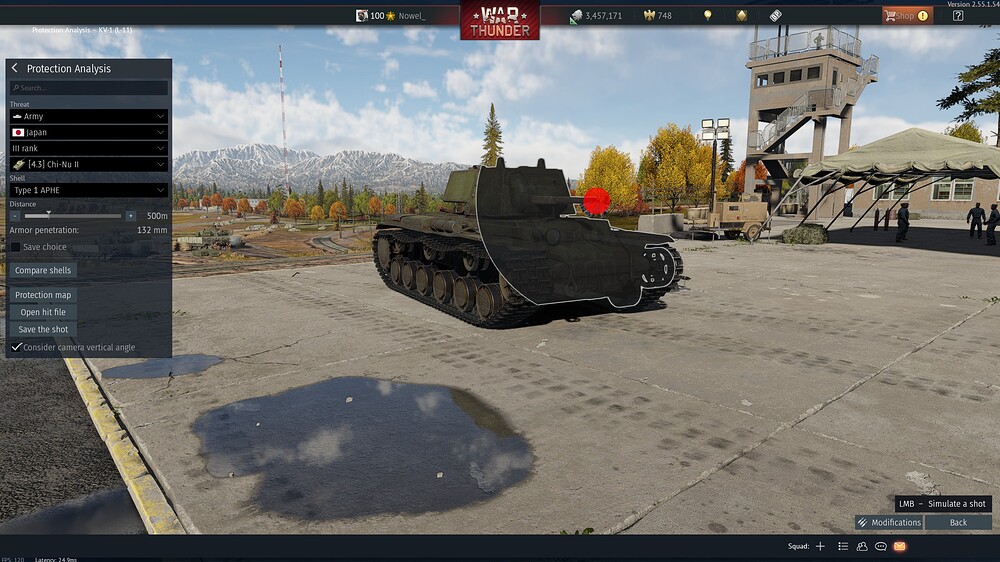Click the Search field in Protection Analysis
The width and height of the screenshot is (1000, 562).
pos(89,88)
